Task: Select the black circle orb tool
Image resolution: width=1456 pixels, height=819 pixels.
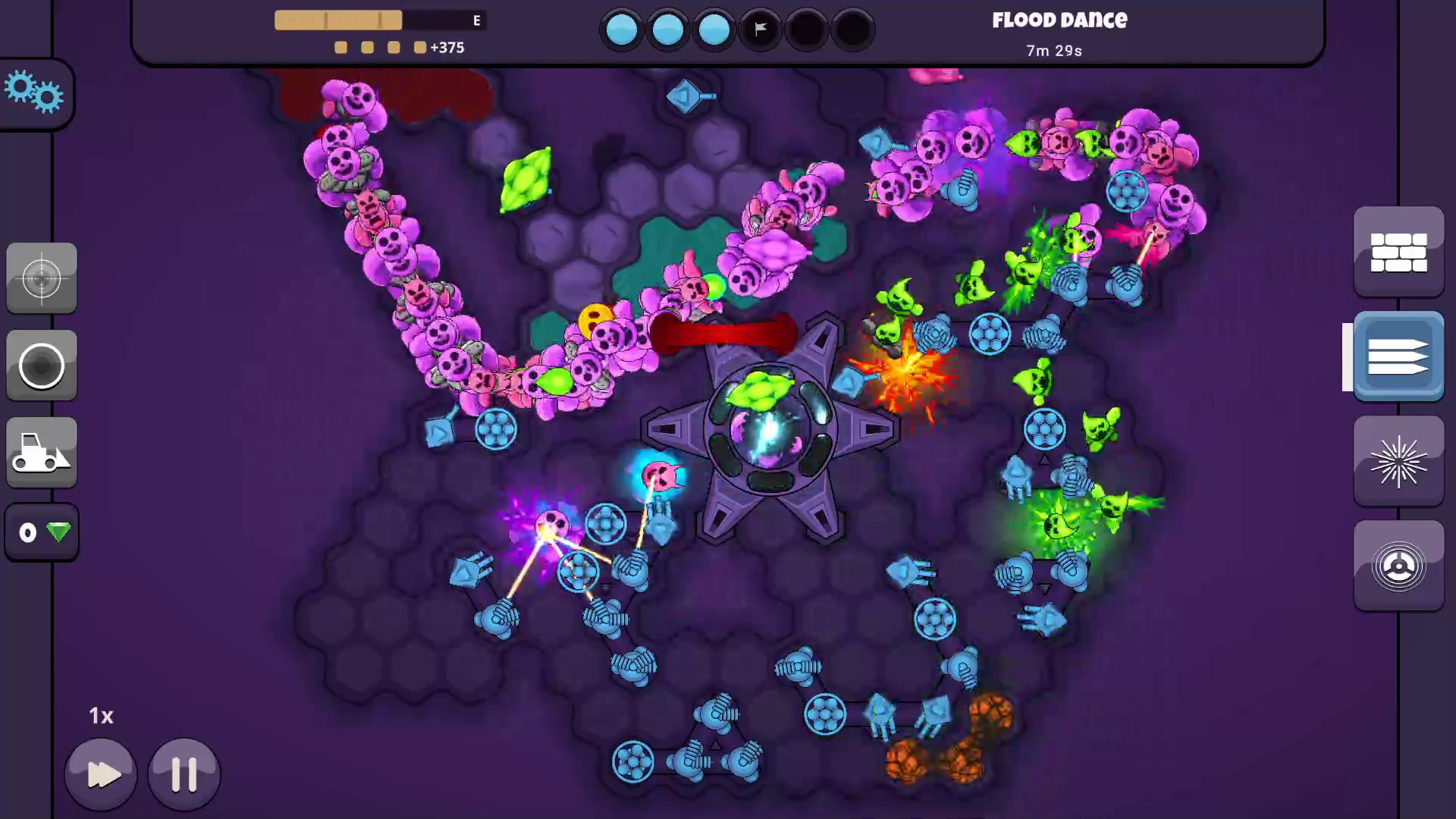Action: pyautogui.click(x=42, y=366)
